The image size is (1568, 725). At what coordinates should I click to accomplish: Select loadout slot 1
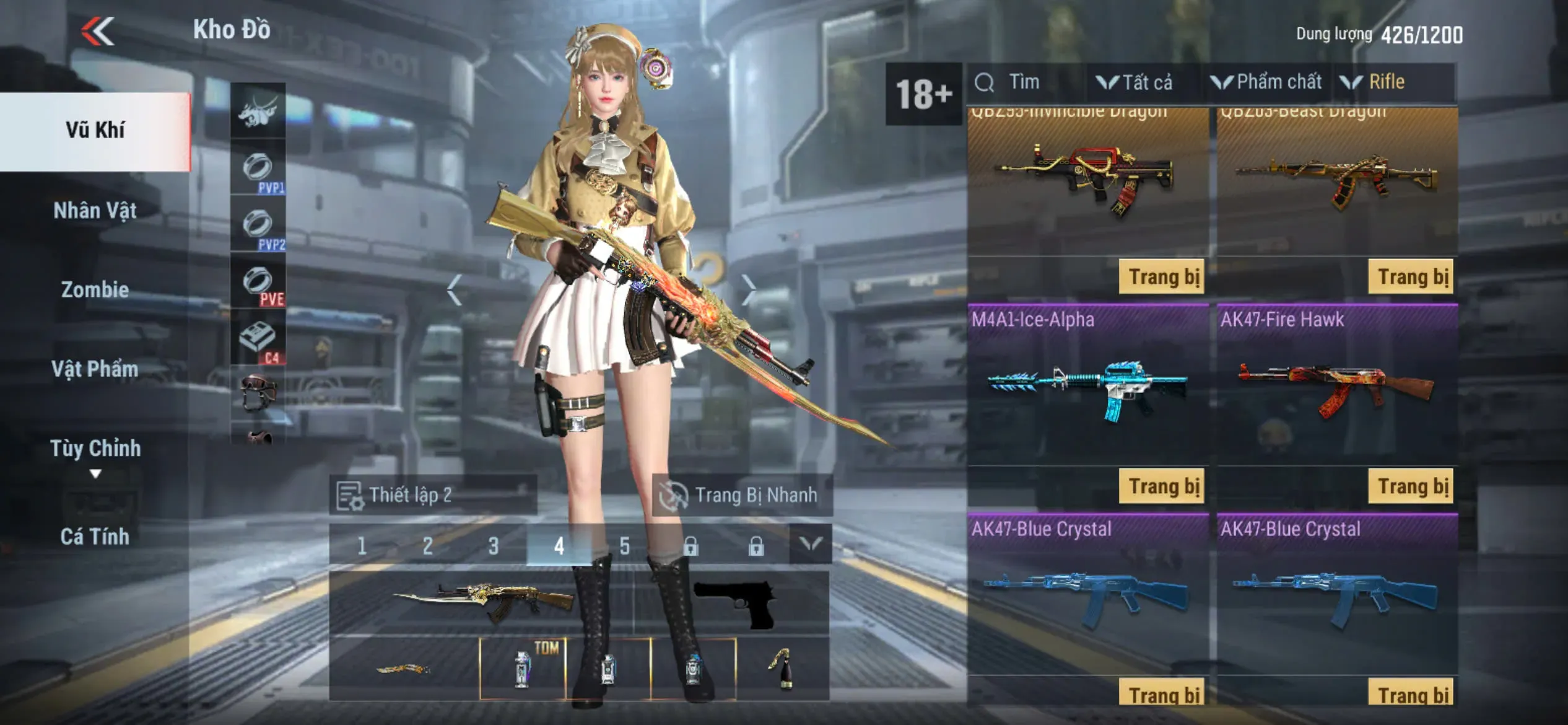tap(362, 546)
